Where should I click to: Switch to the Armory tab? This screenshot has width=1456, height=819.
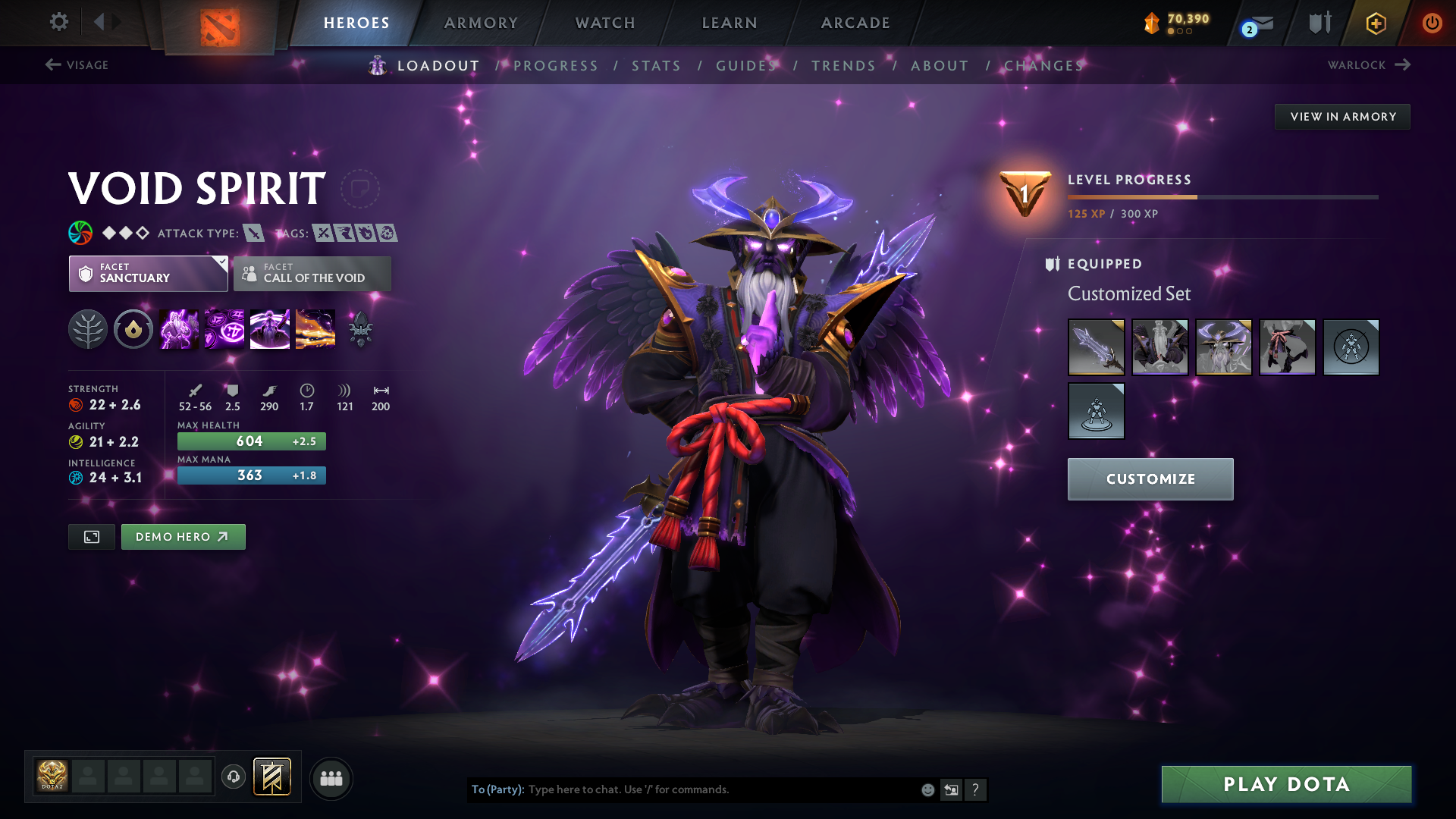pos(481,23)
